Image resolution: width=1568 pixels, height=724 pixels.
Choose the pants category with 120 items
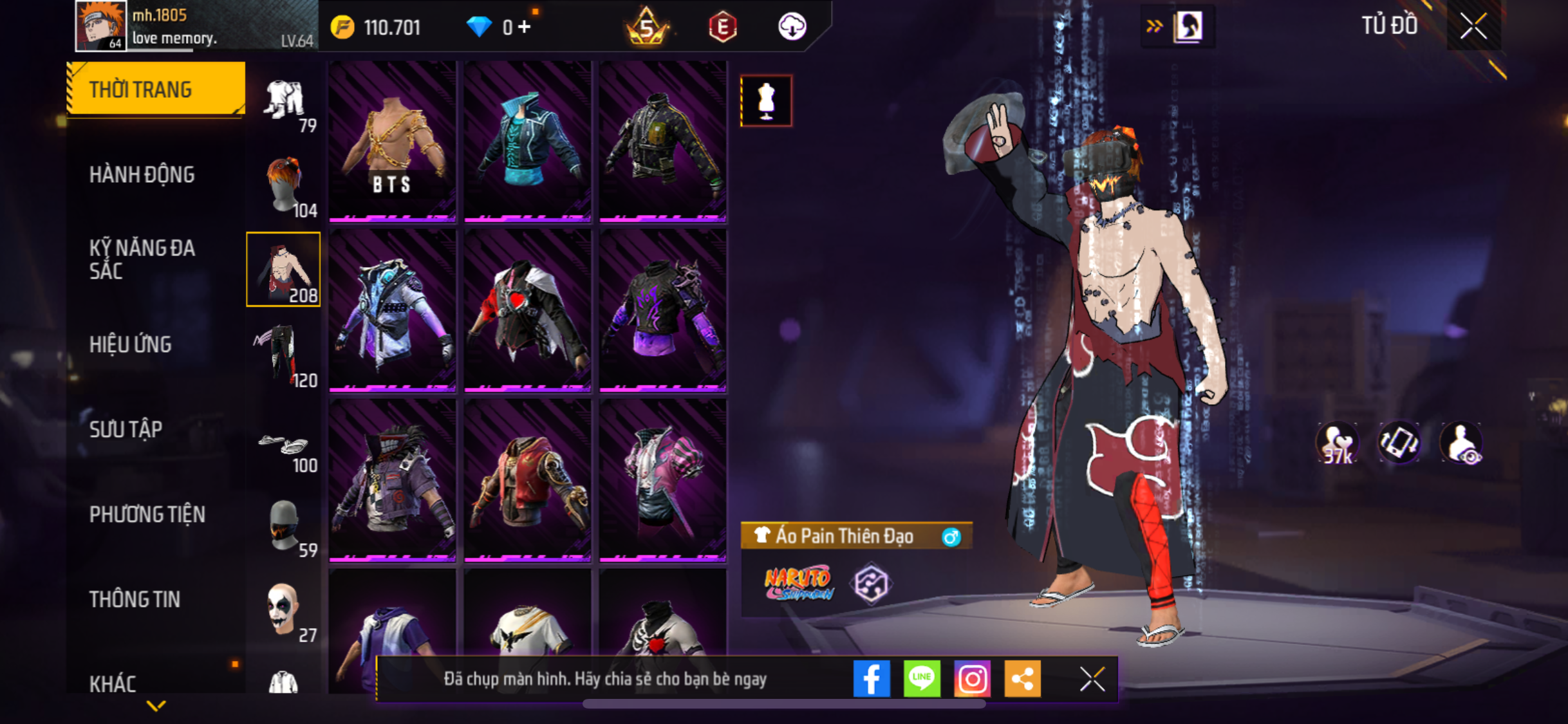click(x=283, y=355)
